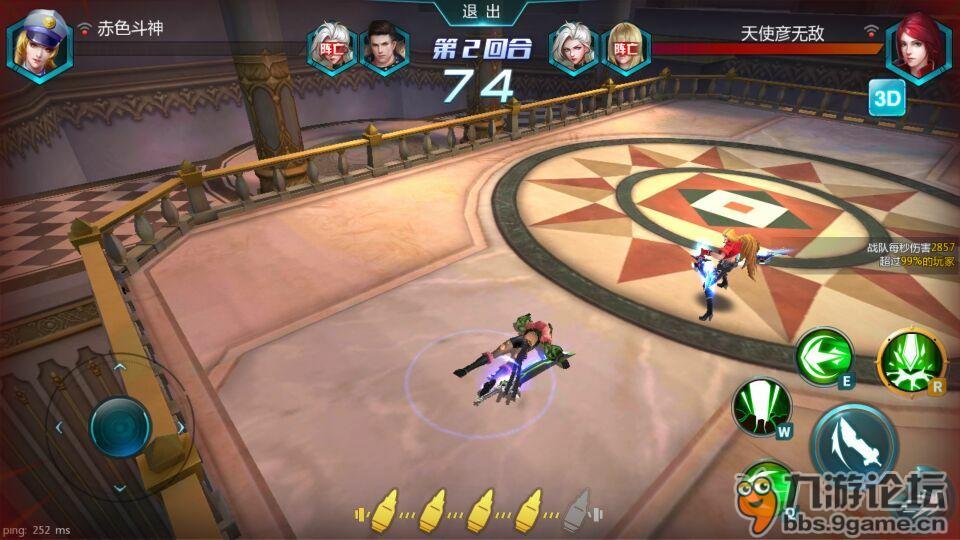The width and height of the screenshot is (960, 540).
Task: Toggle the 3D camera view button
Action: [886, 98]
